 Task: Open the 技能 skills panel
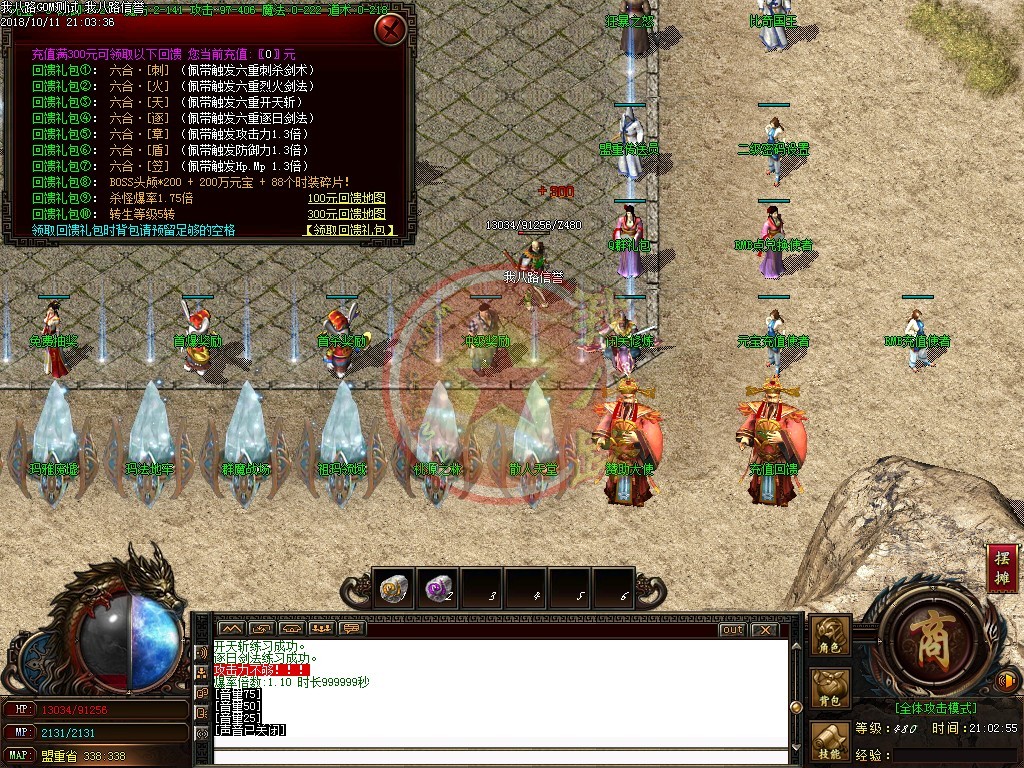(x=830, y=742)
